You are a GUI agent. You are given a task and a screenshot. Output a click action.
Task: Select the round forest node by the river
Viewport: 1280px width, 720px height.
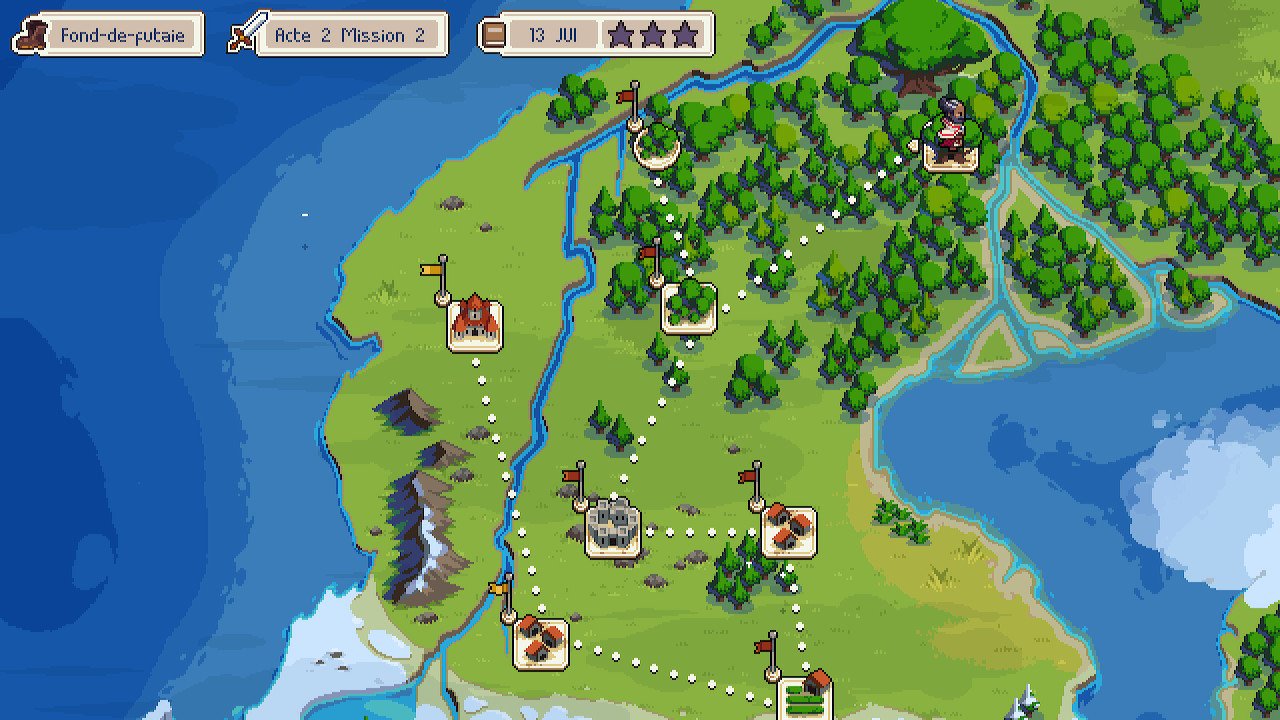(x=657, y=145)
